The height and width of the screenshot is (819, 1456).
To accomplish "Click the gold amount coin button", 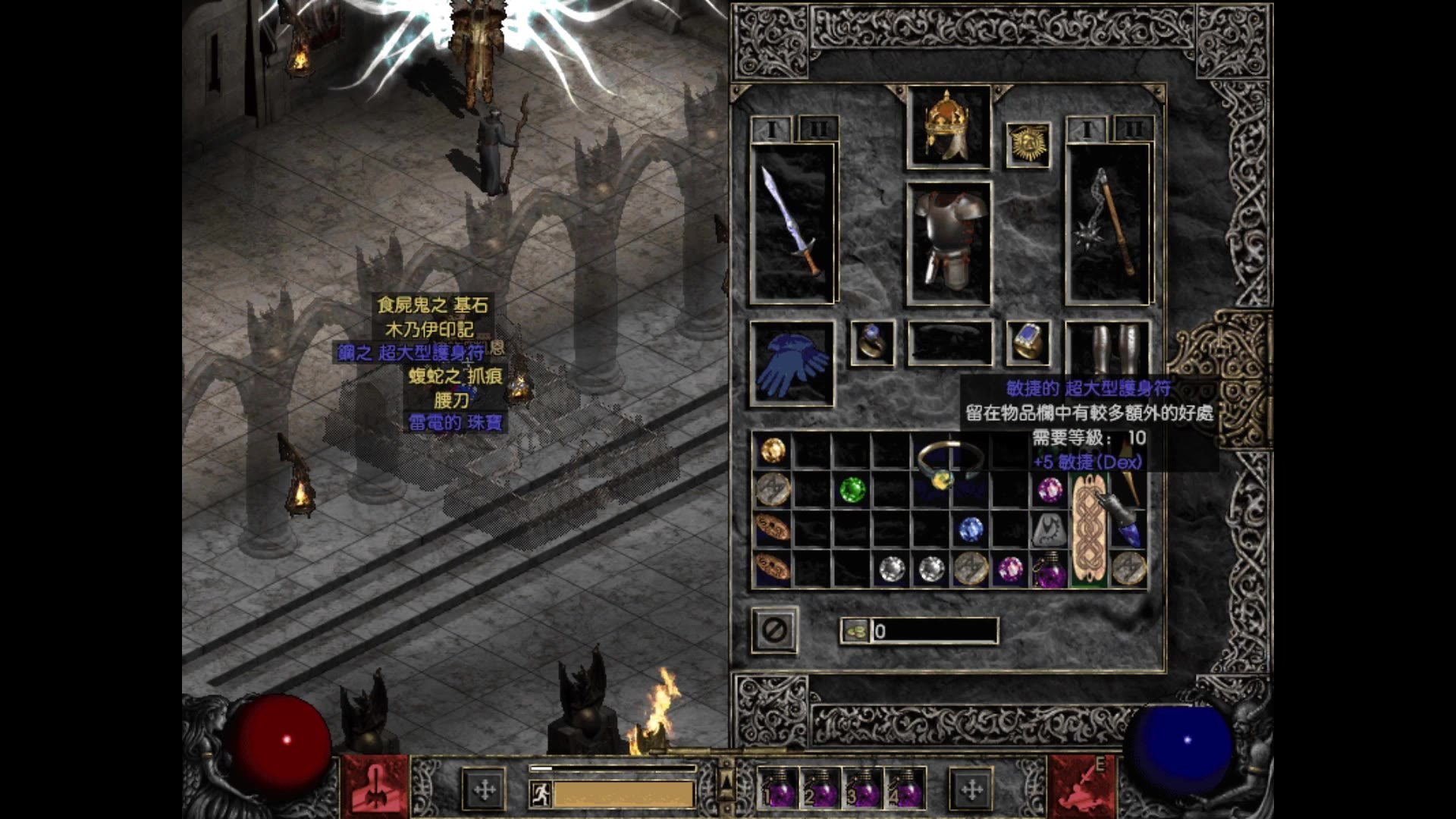I will pos(856,631).
